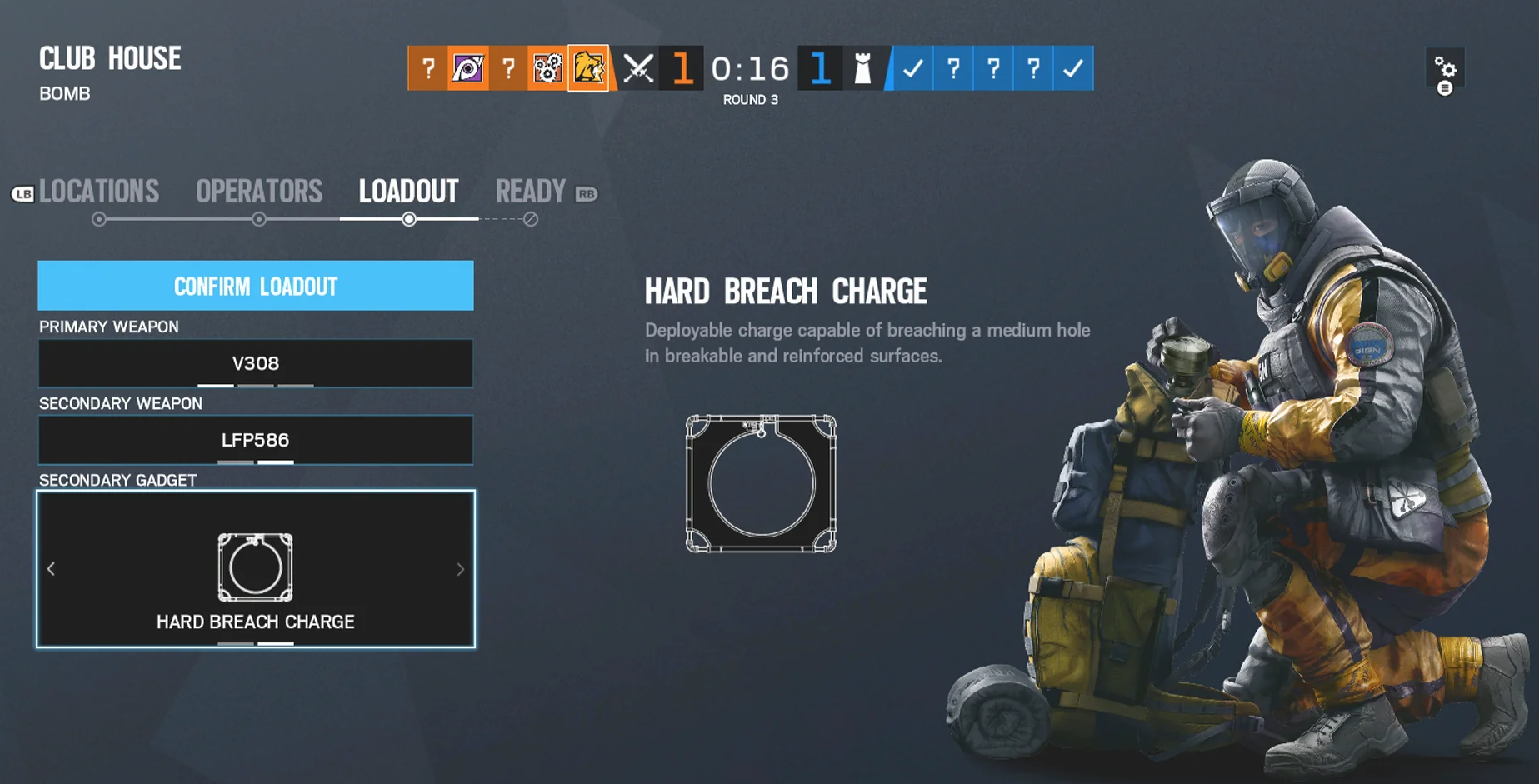Select the Hard Breach Charge gadget slot
The image size is (1539, 784).
(x=255, y=569)
